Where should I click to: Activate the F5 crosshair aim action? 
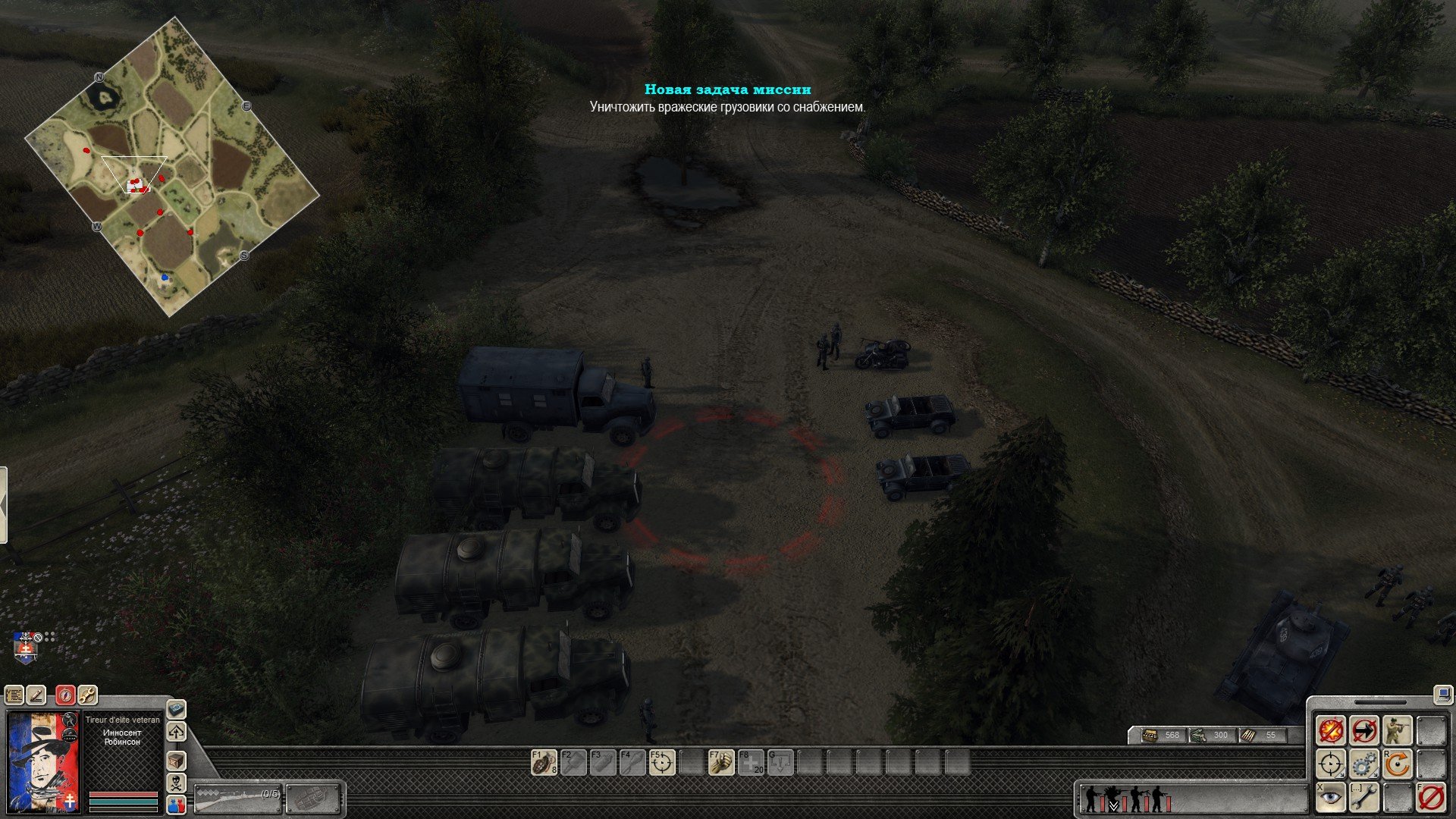point(662,762)
